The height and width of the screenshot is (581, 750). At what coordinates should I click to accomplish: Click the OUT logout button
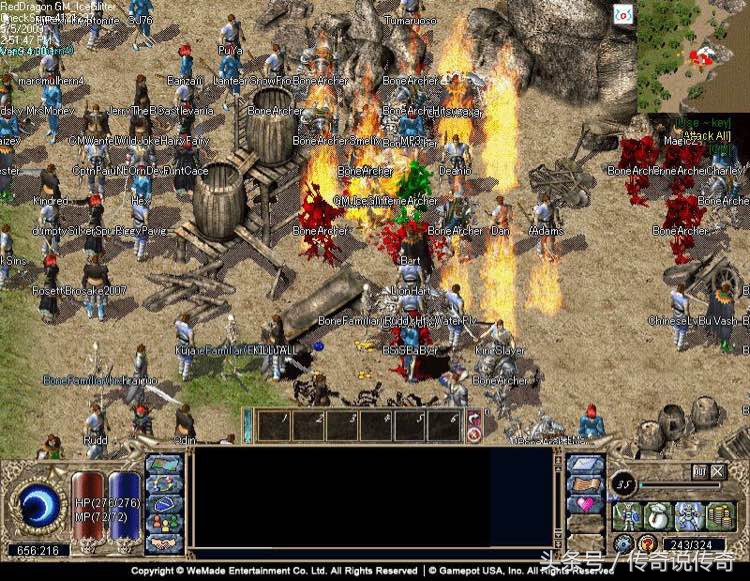coord(700,471)
